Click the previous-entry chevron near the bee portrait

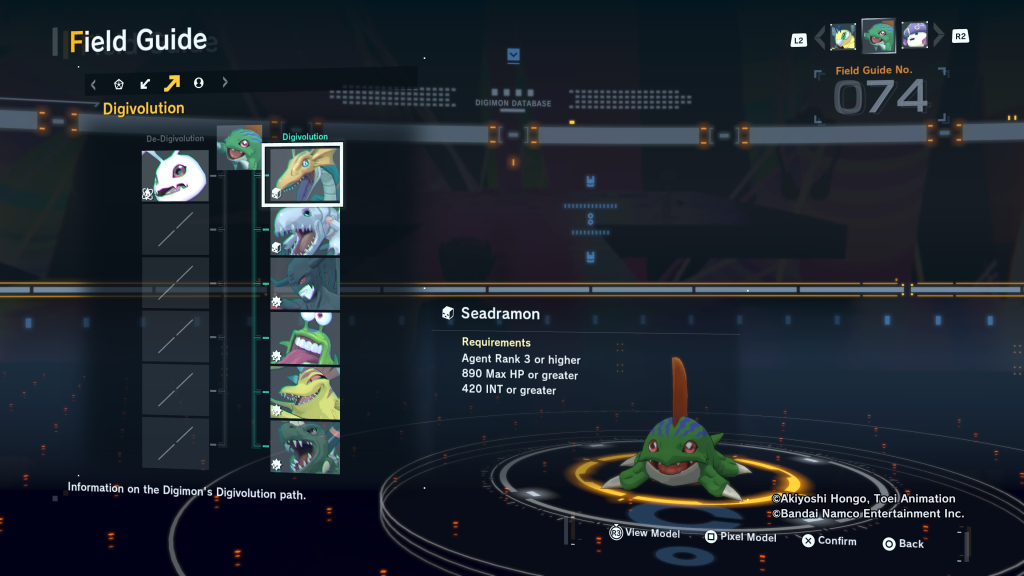pos(820,38)
